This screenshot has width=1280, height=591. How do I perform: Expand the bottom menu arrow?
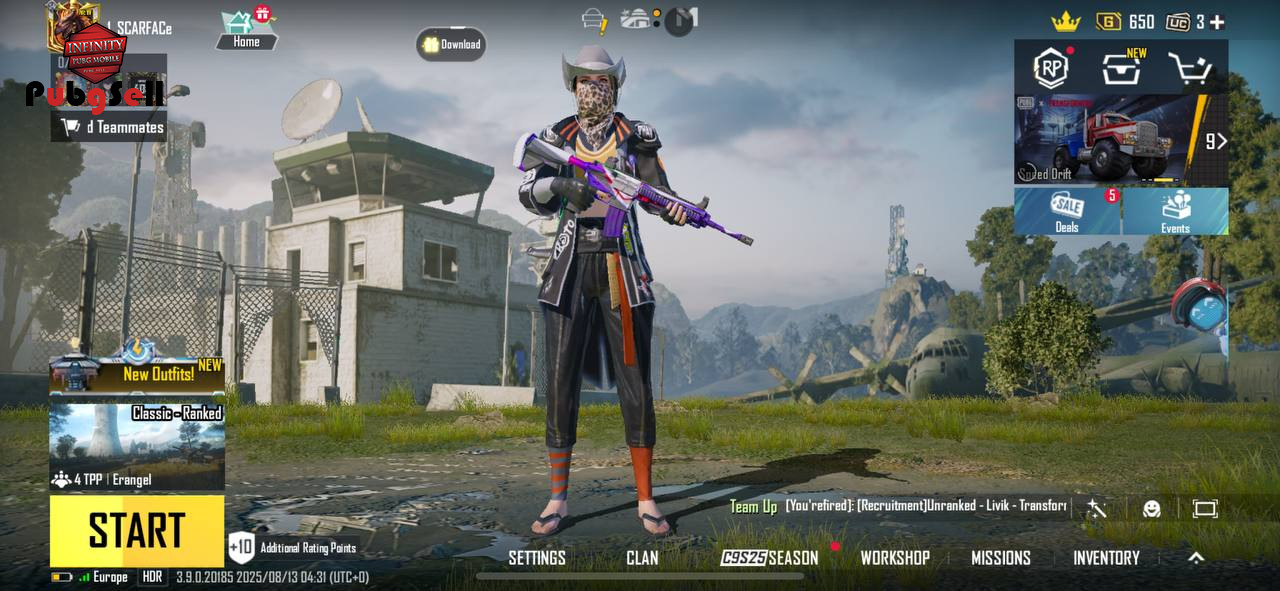1196,558
